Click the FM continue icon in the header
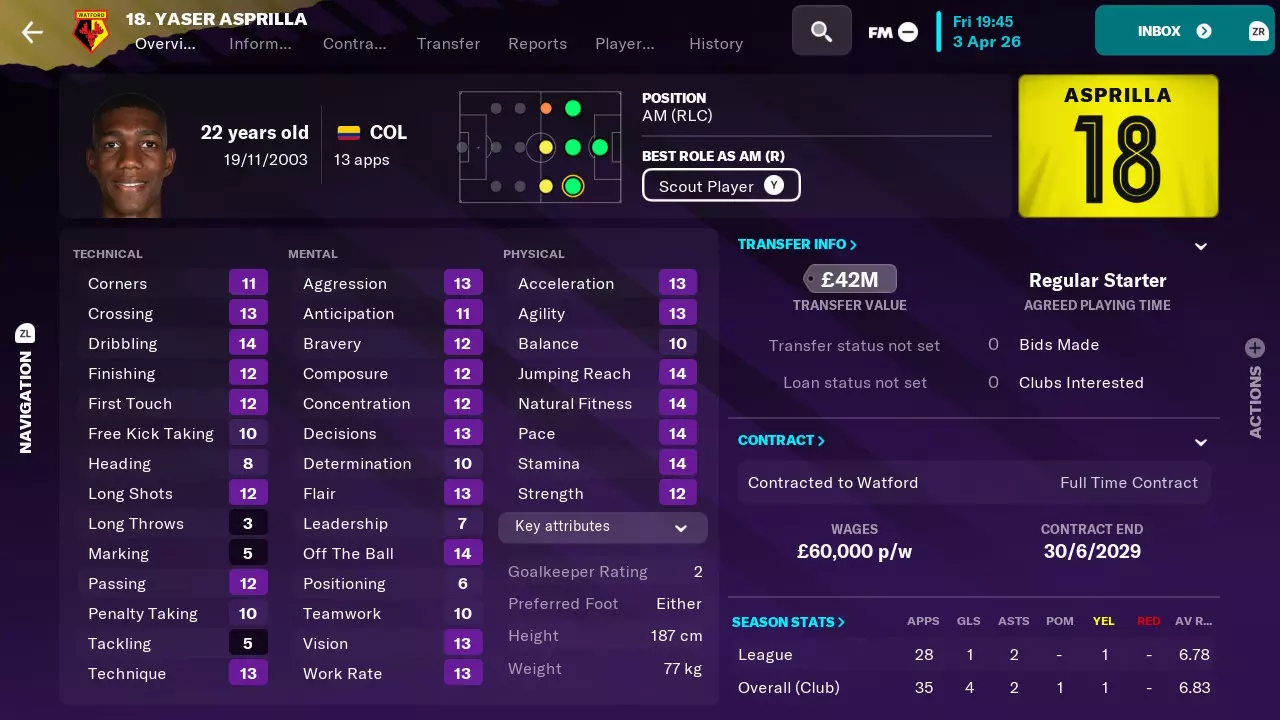The image size is (1280, 720). tap(891, 31)
